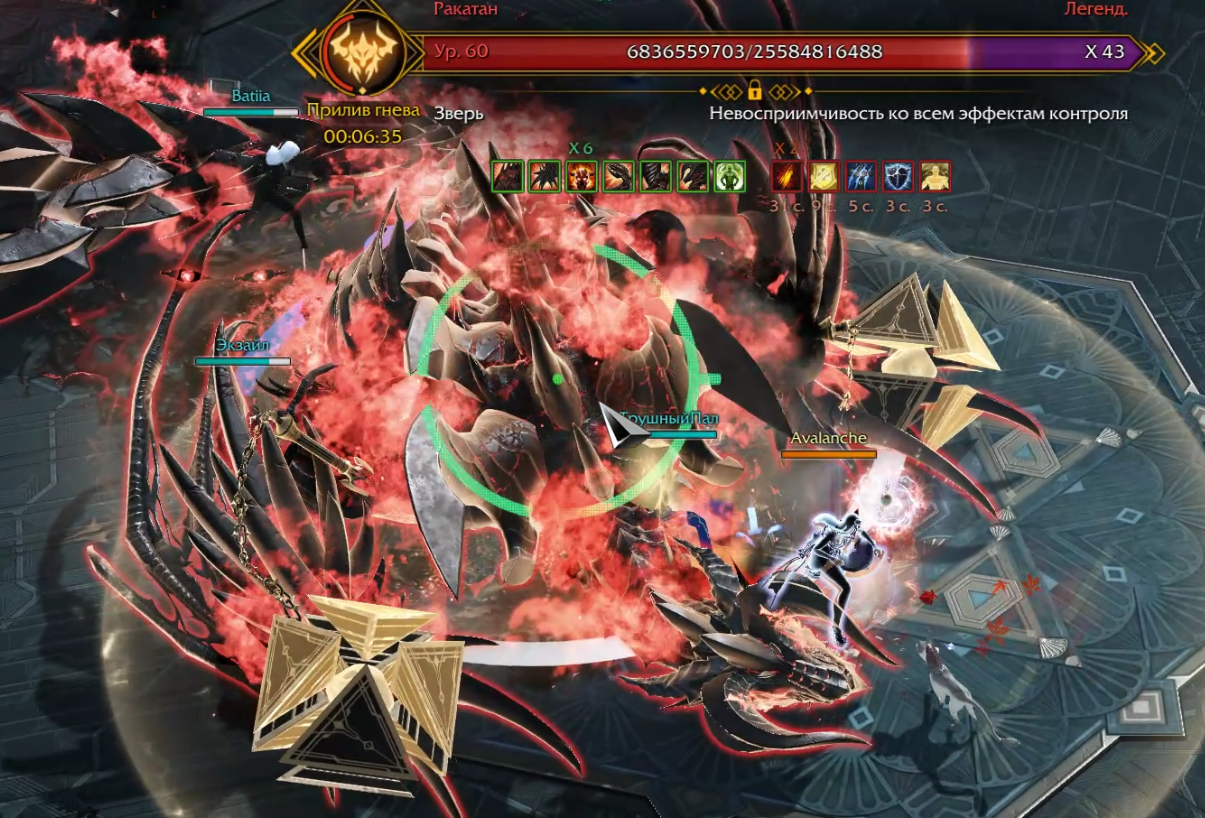
Task: Inspect the red fiery slash debuff icon
Action: coord(787,176)
